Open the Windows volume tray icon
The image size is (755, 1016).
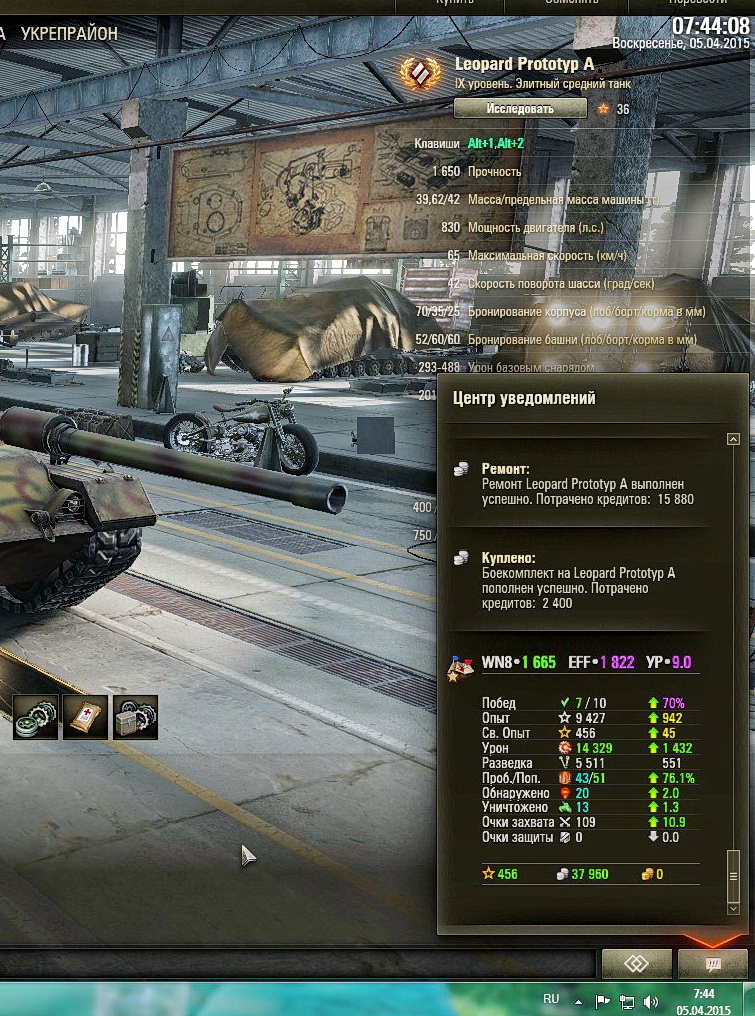(651, 1000)
